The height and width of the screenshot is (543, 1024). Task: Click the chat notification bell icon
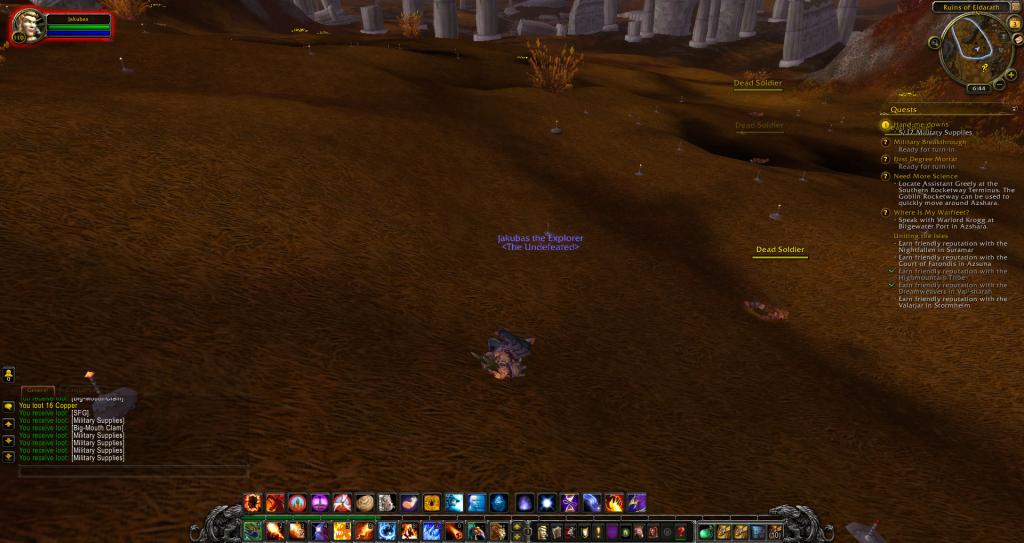click(x=9, y=373)
